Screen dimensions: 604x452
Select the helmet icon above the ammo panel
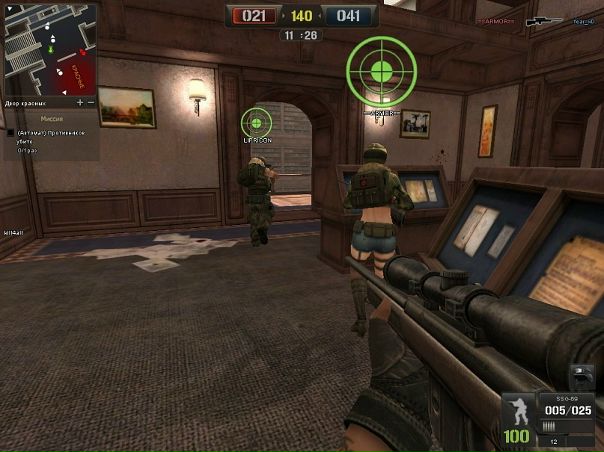click(x=583, y=377)
